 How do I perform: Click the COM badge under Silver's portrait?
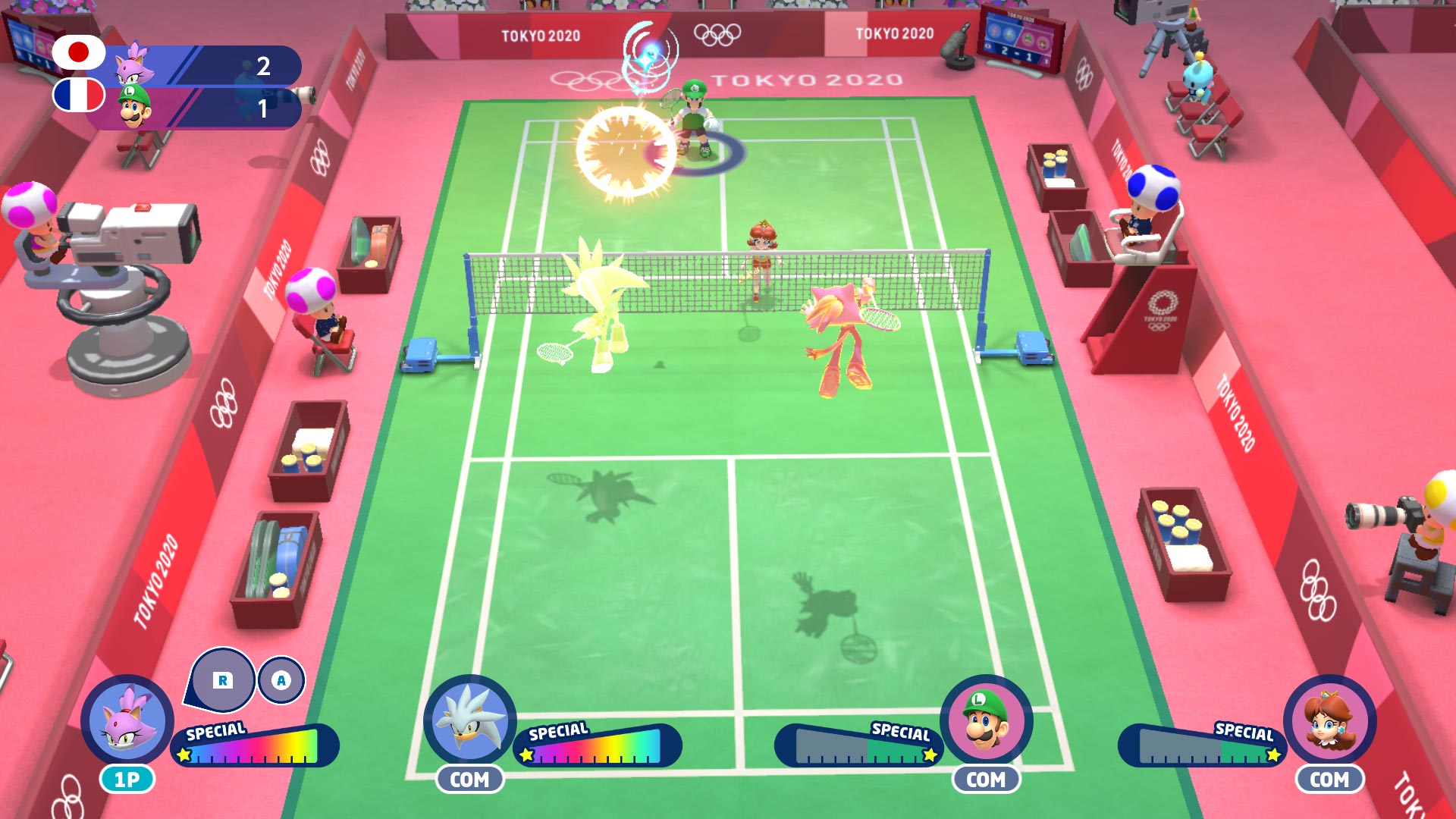click(x=469, y=780)
